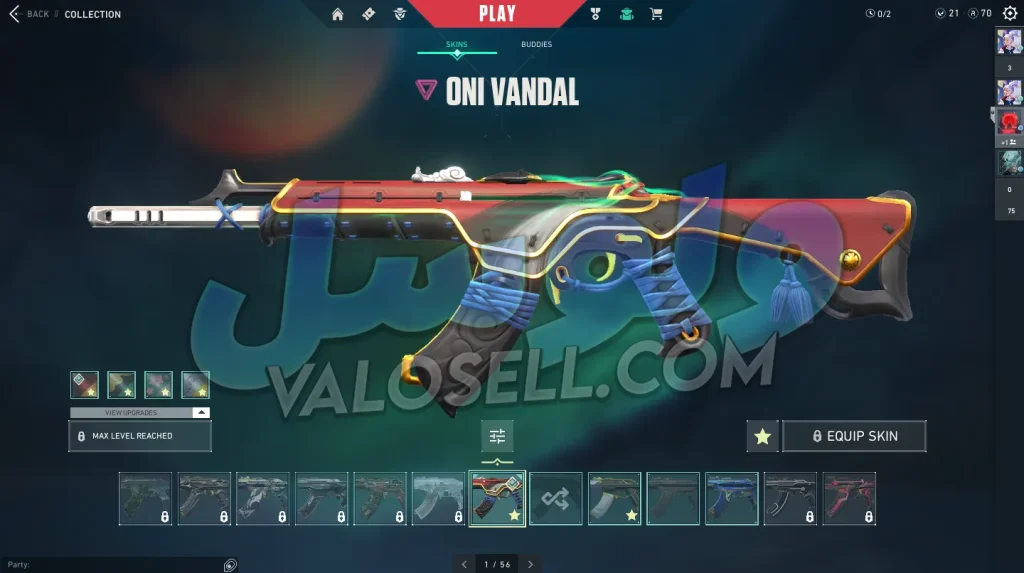Select the red Oni Vandal thumbnail
This screenshot has height=573, width=1024.
click(x=497, y=499)
